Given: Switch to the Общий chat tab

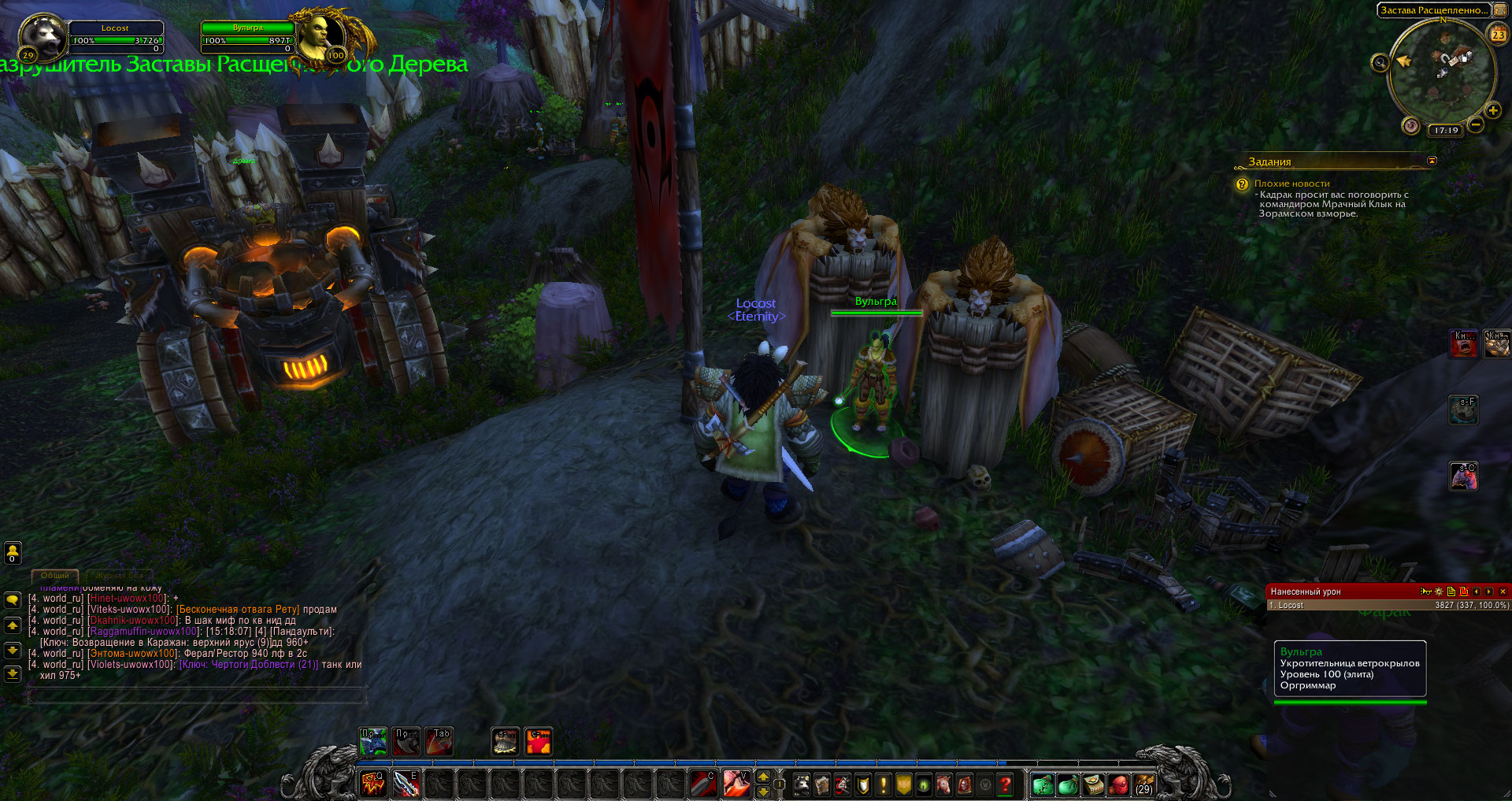Looking at the screenshot, I should point(55,576).
